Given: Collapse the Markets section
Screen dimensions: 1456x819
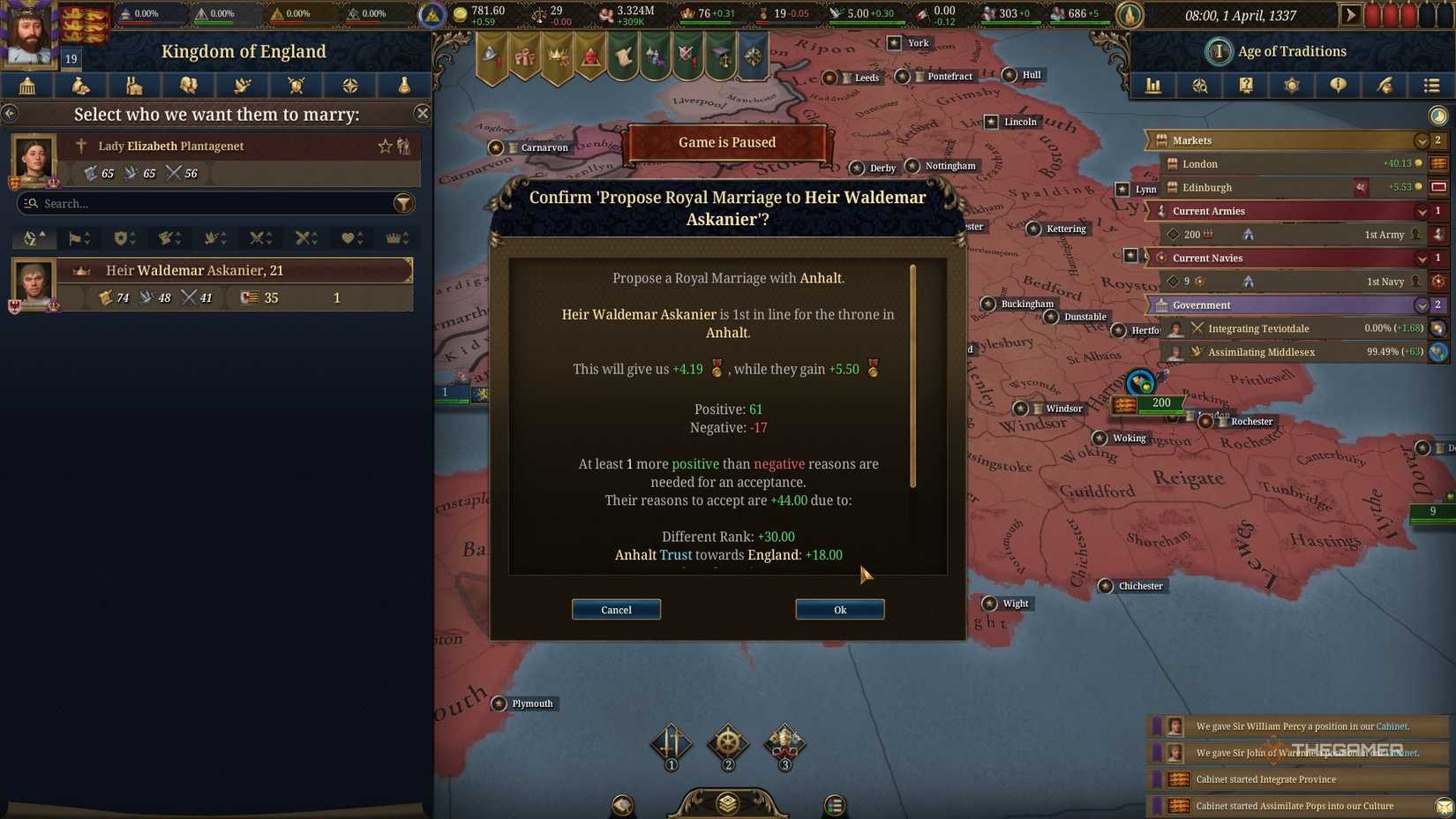Looking at the screenshot, I should coord(1422,140).
